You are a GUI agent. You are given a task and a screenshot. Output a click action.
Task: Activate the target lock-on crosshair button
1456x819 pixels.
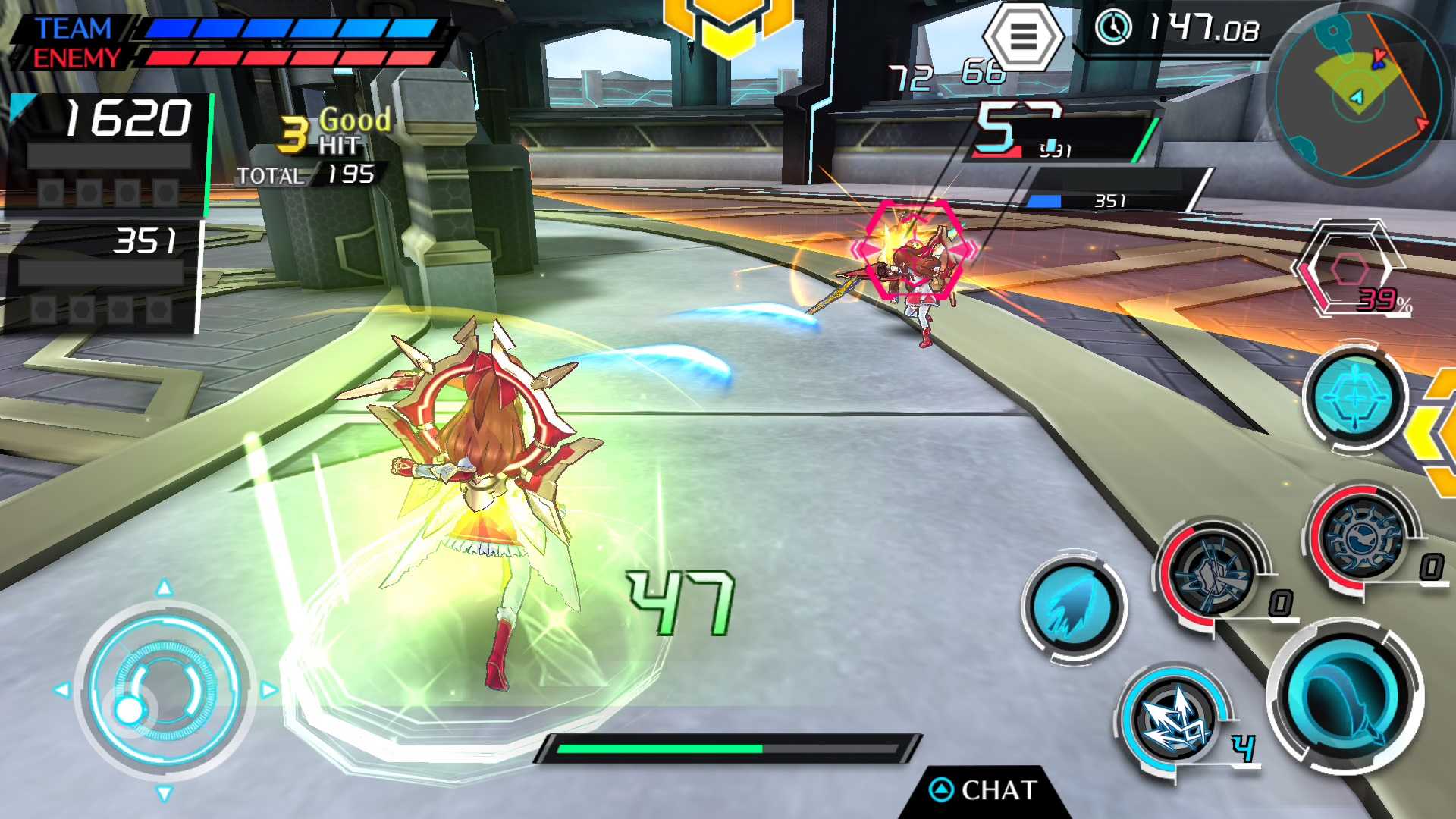tap(1355, 396)
